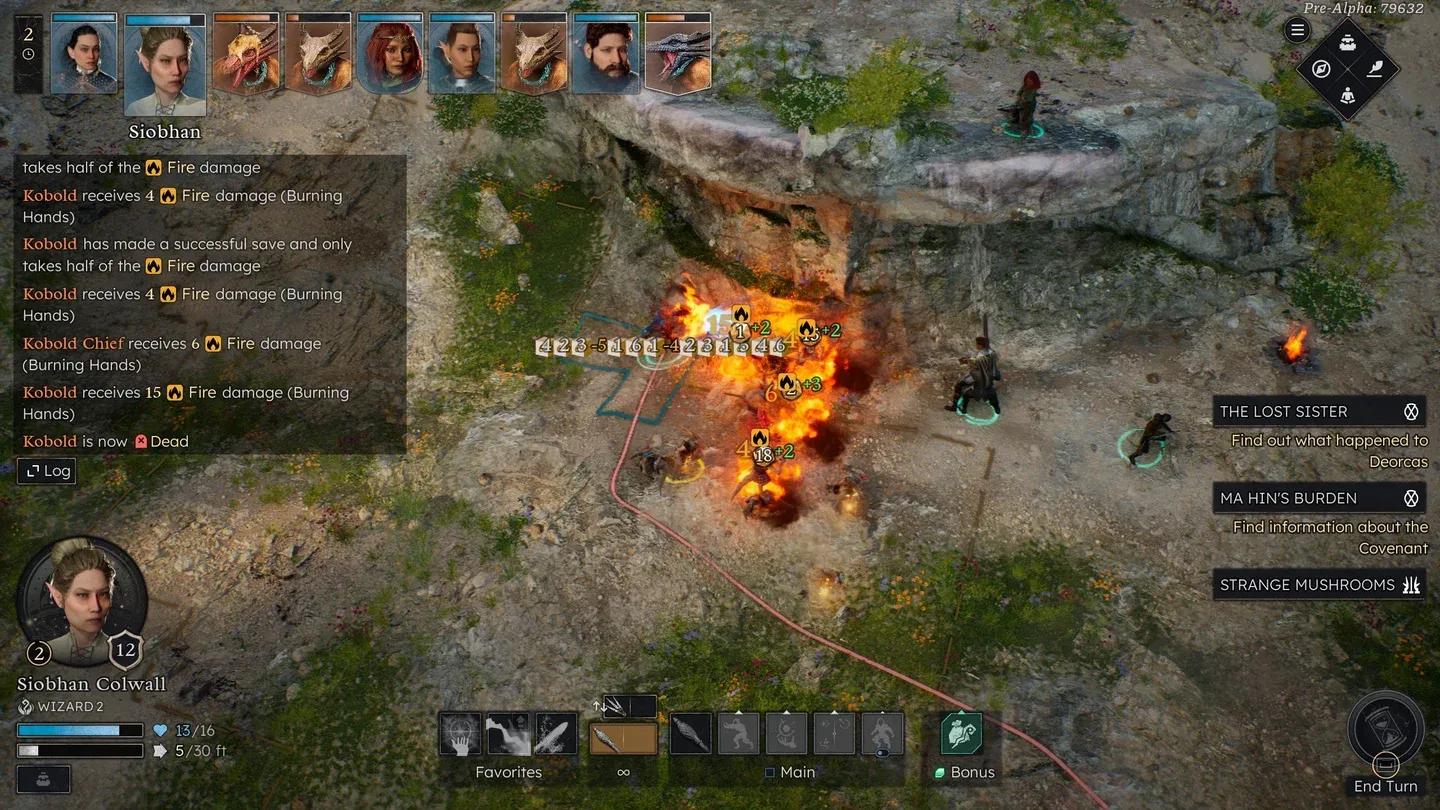Open inventory using the backpack icon

pyautogui.click(x=1347, y=43)
